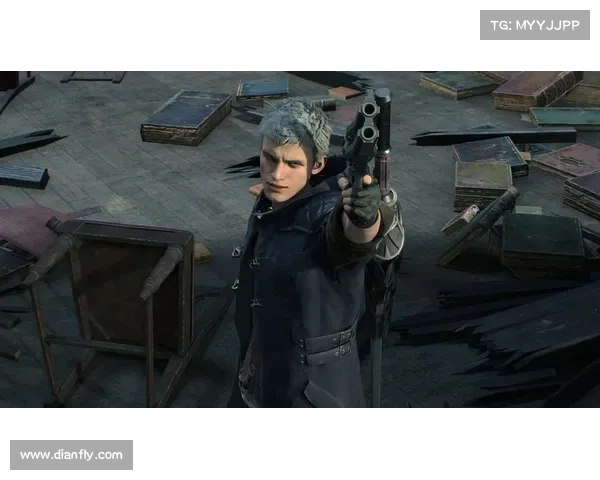Image resolution: width=600 pixels, height=480 pixels.
Task: Click the TG: MYYJJPP contact badge
Action: pyautogui.click(x=535, y=24)
